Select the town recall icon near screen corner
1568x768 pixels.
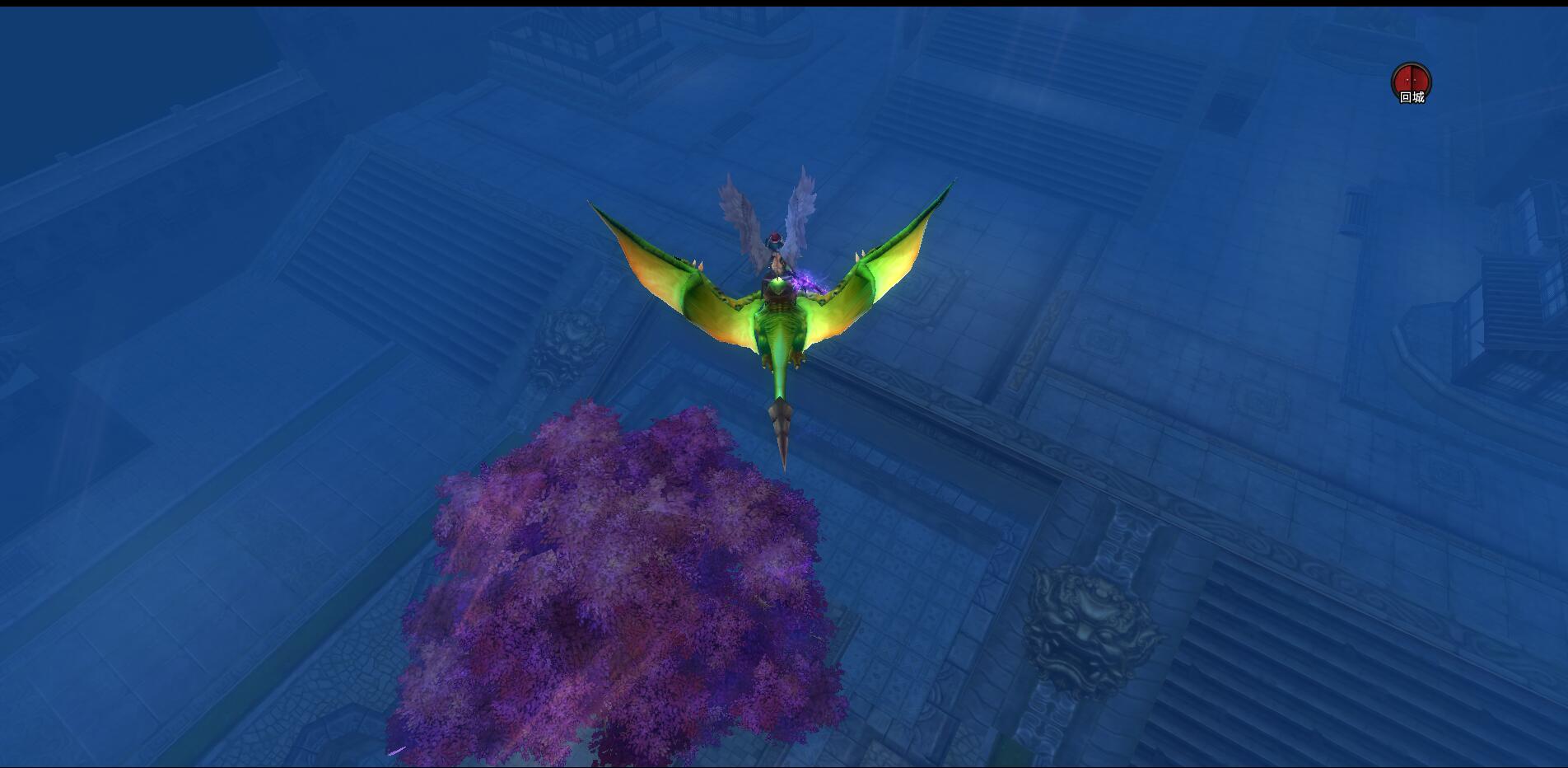pyautogui.click(x=1411, y=78)
